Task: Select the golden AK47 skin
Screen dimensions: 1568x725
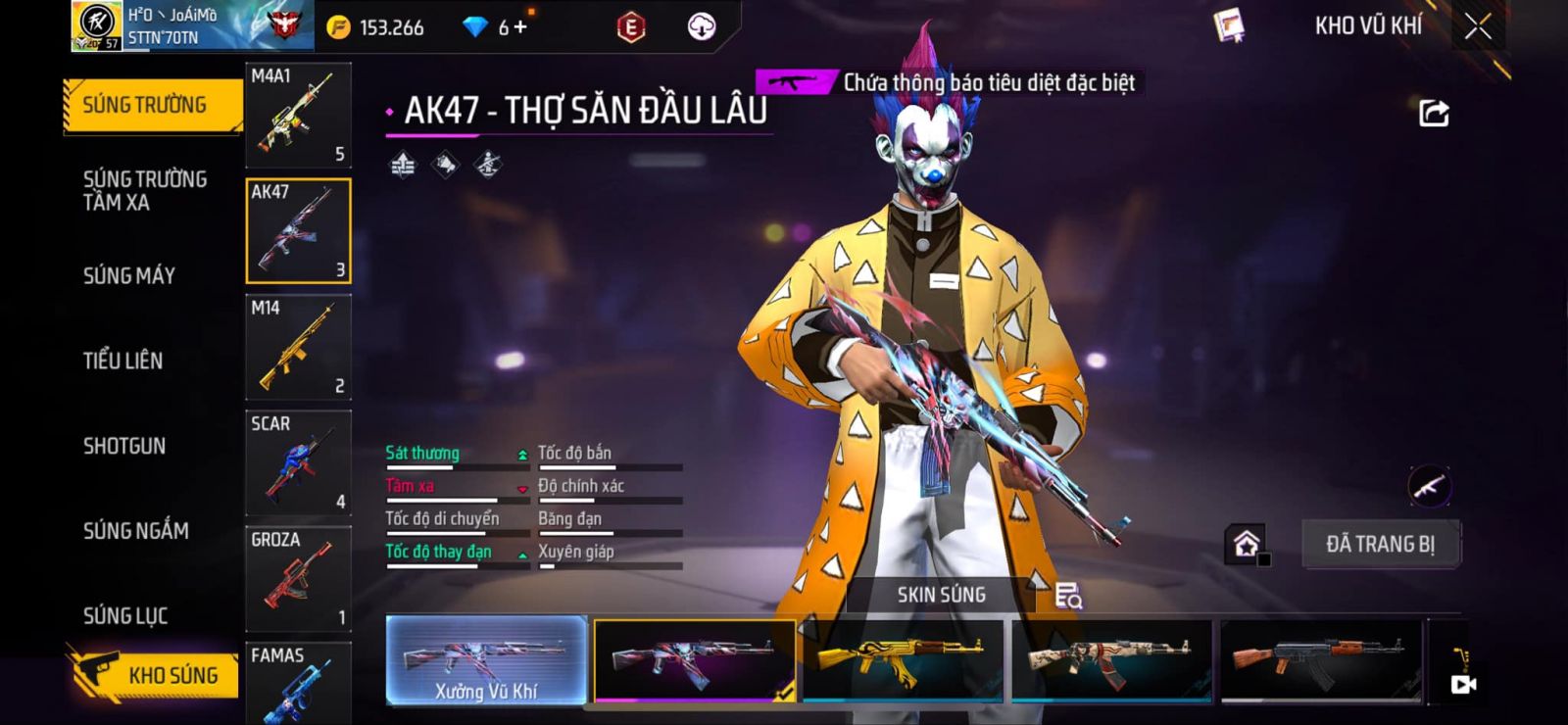Action: pos(903,659)
